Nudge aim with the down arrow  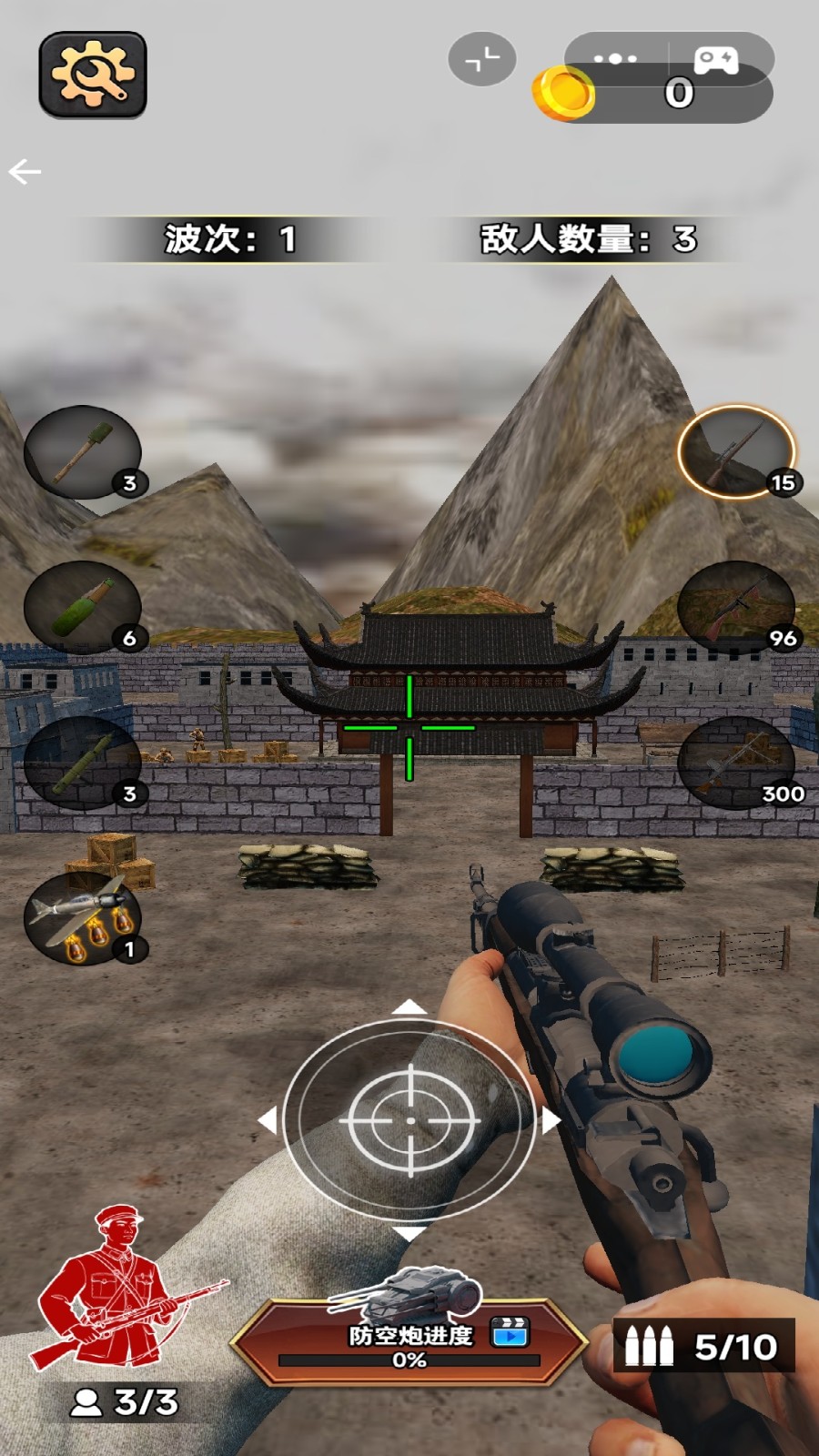(409, 1234)
